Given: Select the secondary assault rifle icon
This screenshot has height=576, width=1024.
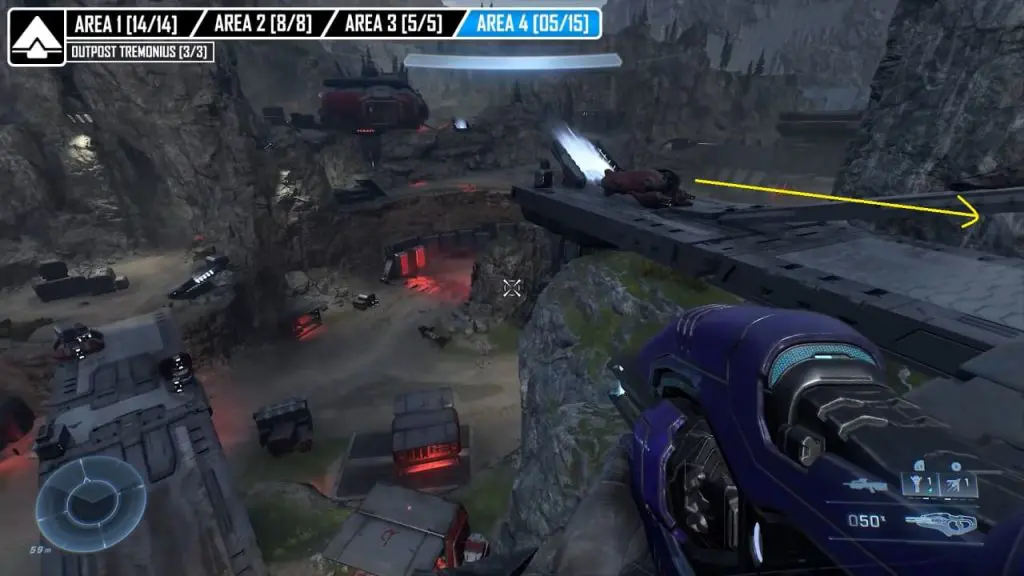Looking at the screenshot, I should pos(864,486).
